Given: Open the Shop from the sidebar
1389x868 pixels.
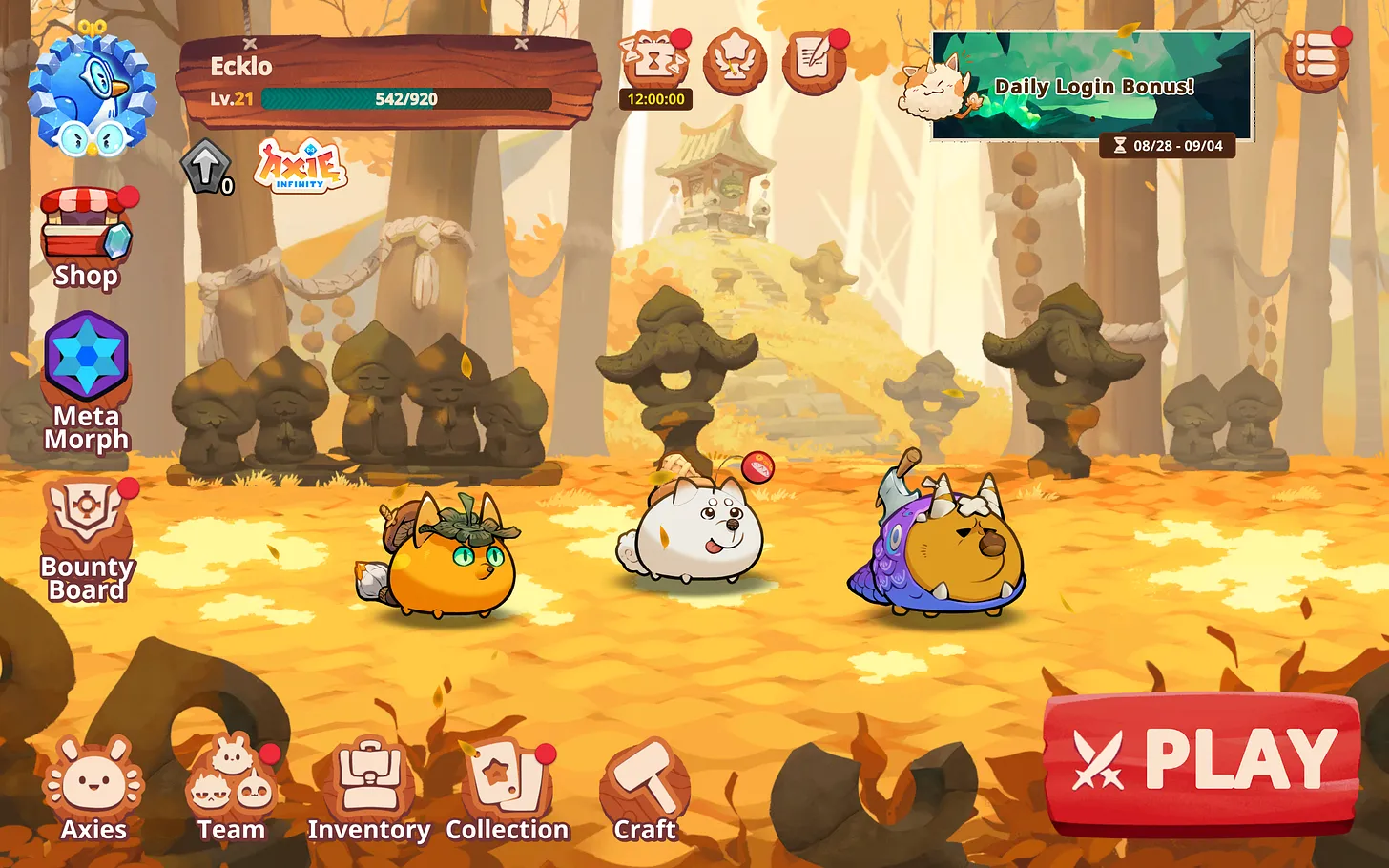Looking at the screenshot, I should [x=84, y=234].
